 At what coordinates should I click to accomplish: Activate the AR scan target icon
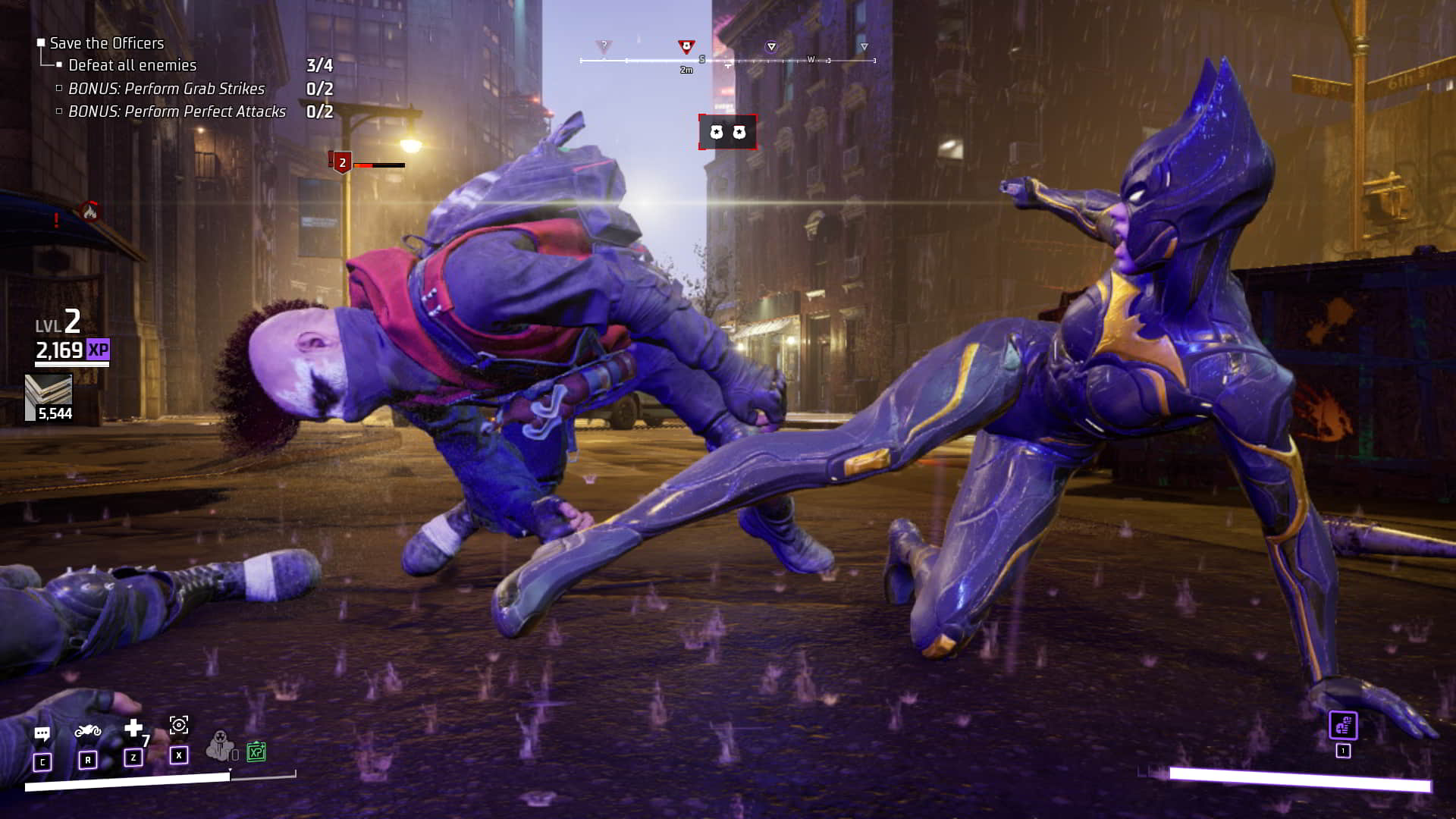coord(179,725)
